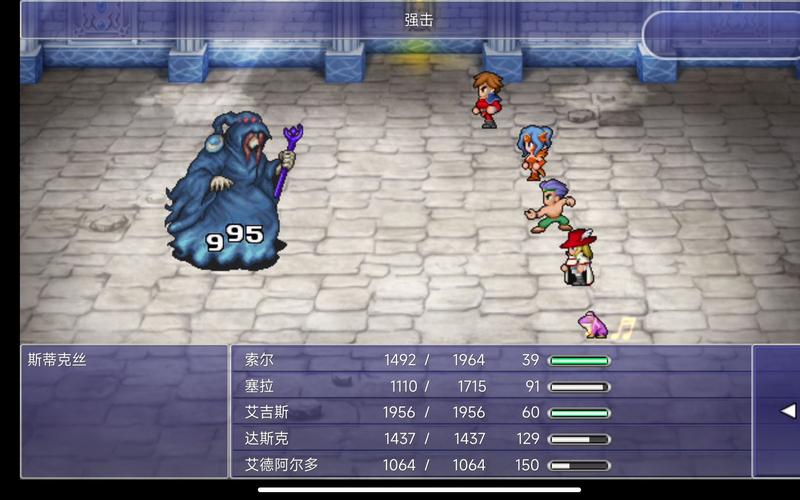The image size is (800, 500).
Task: Target enemy name 斯蒂克丝 in enemy list
Action: (x=58, y=360)
